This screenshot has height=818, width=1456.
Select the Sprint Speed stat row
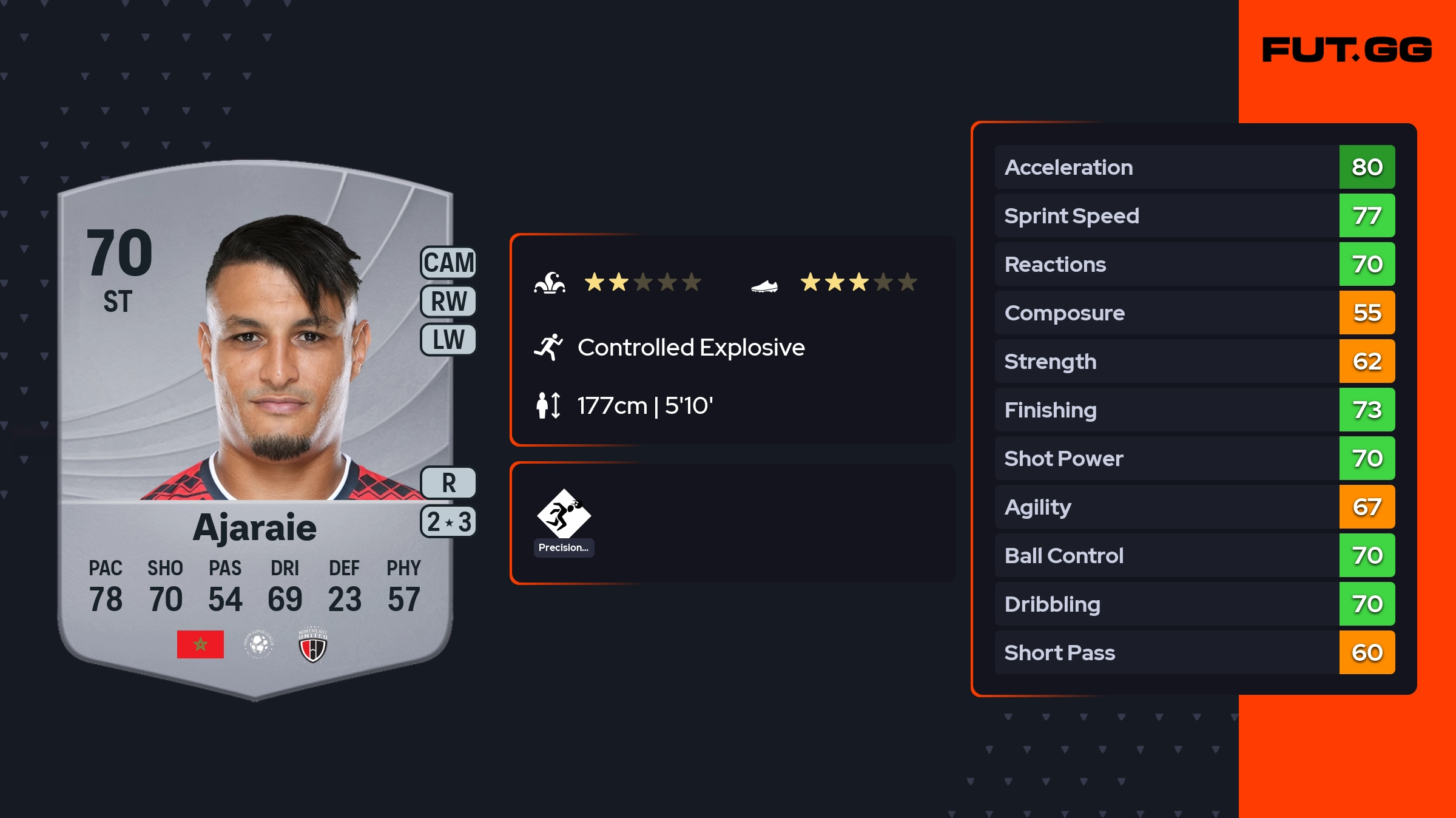tap(1195, 215)
